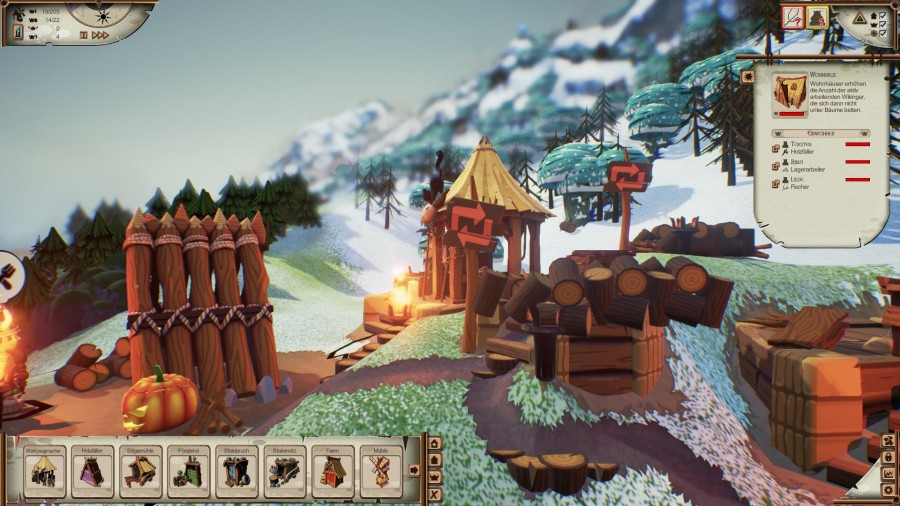Image resolution: width=900 pixels, height=506 pixels.
Task: Select the Försterei building card
Action: [x=188, y=471]
